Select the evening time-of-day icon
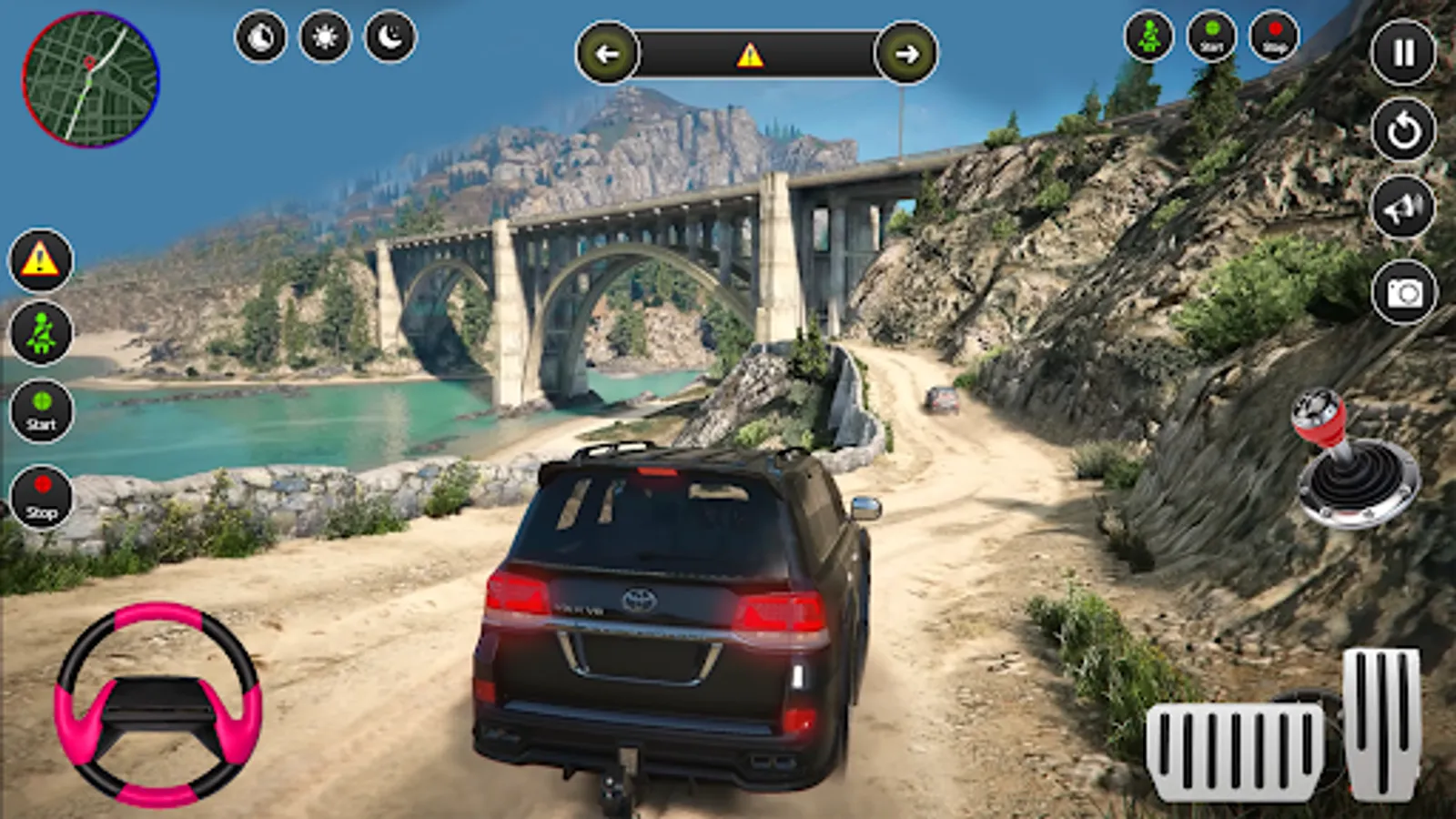 [x=261, y=37]
